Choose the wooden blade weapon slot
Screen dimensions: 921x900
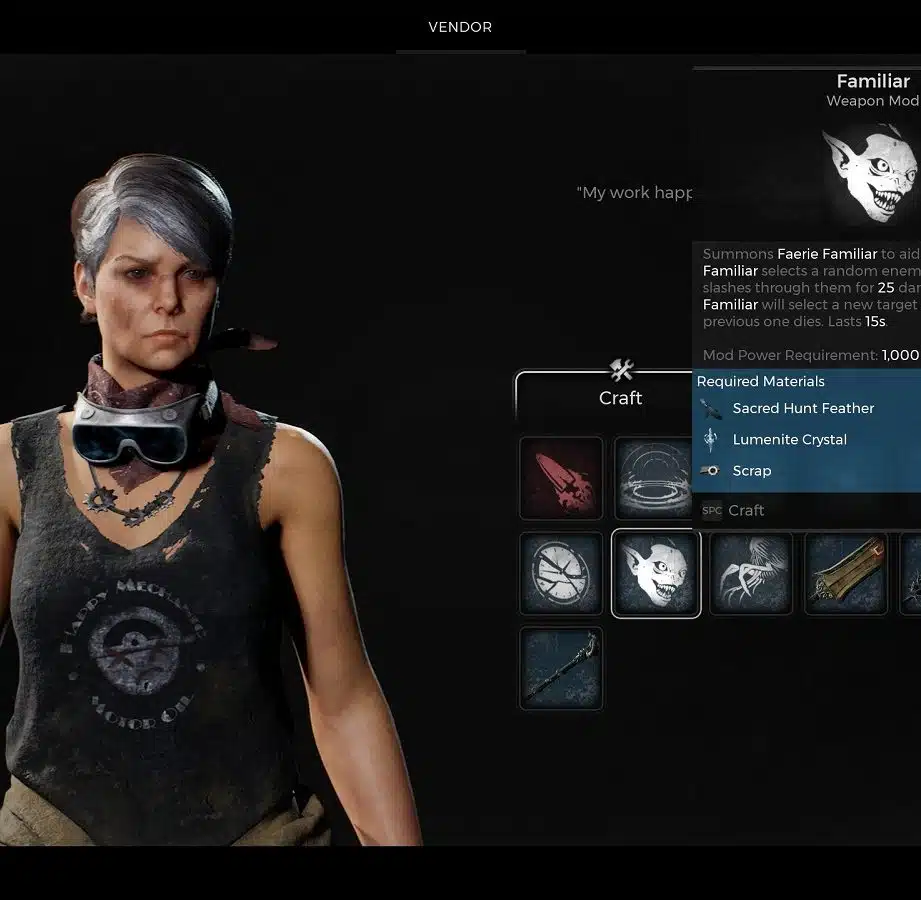(845, 573)
